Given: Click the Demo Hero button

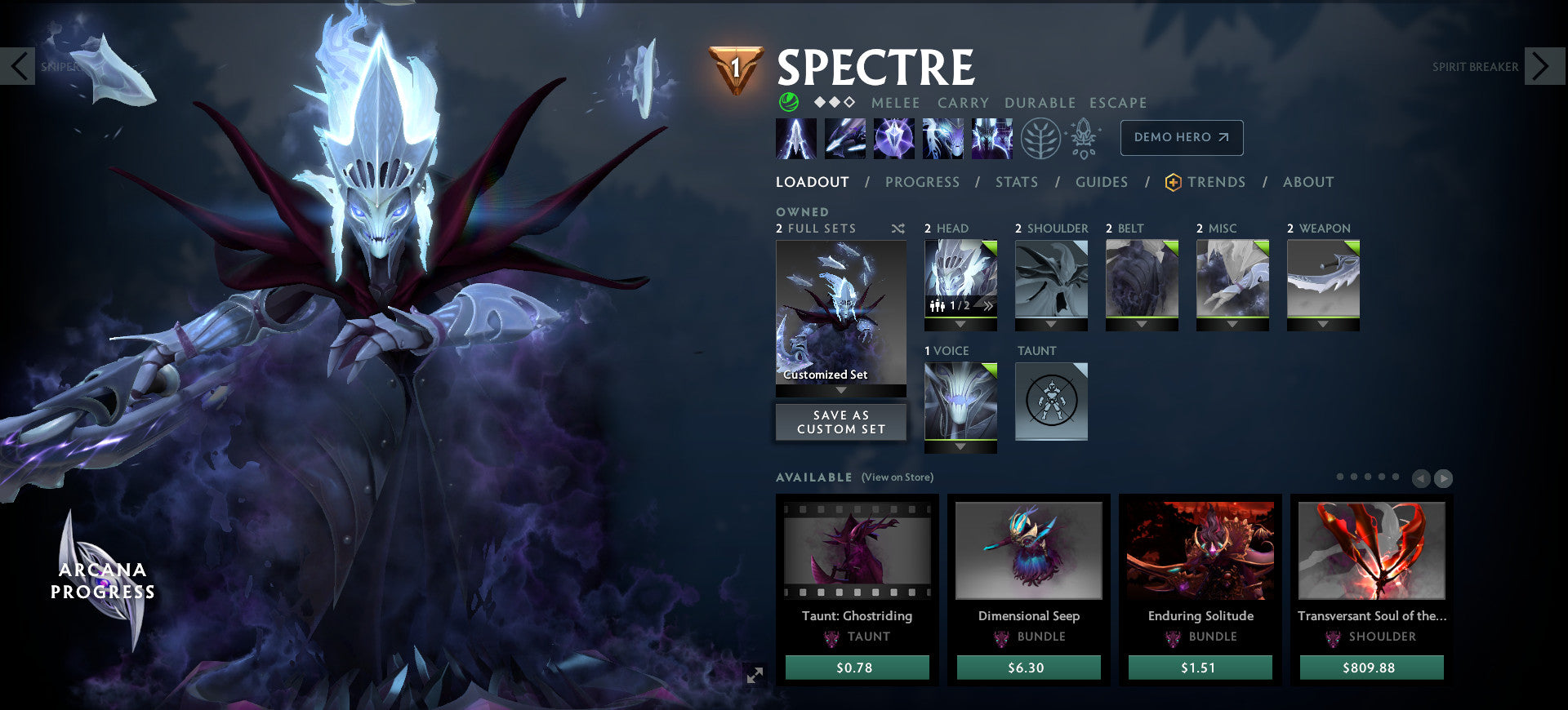Looking at the screenshot, I should 1181,137.
